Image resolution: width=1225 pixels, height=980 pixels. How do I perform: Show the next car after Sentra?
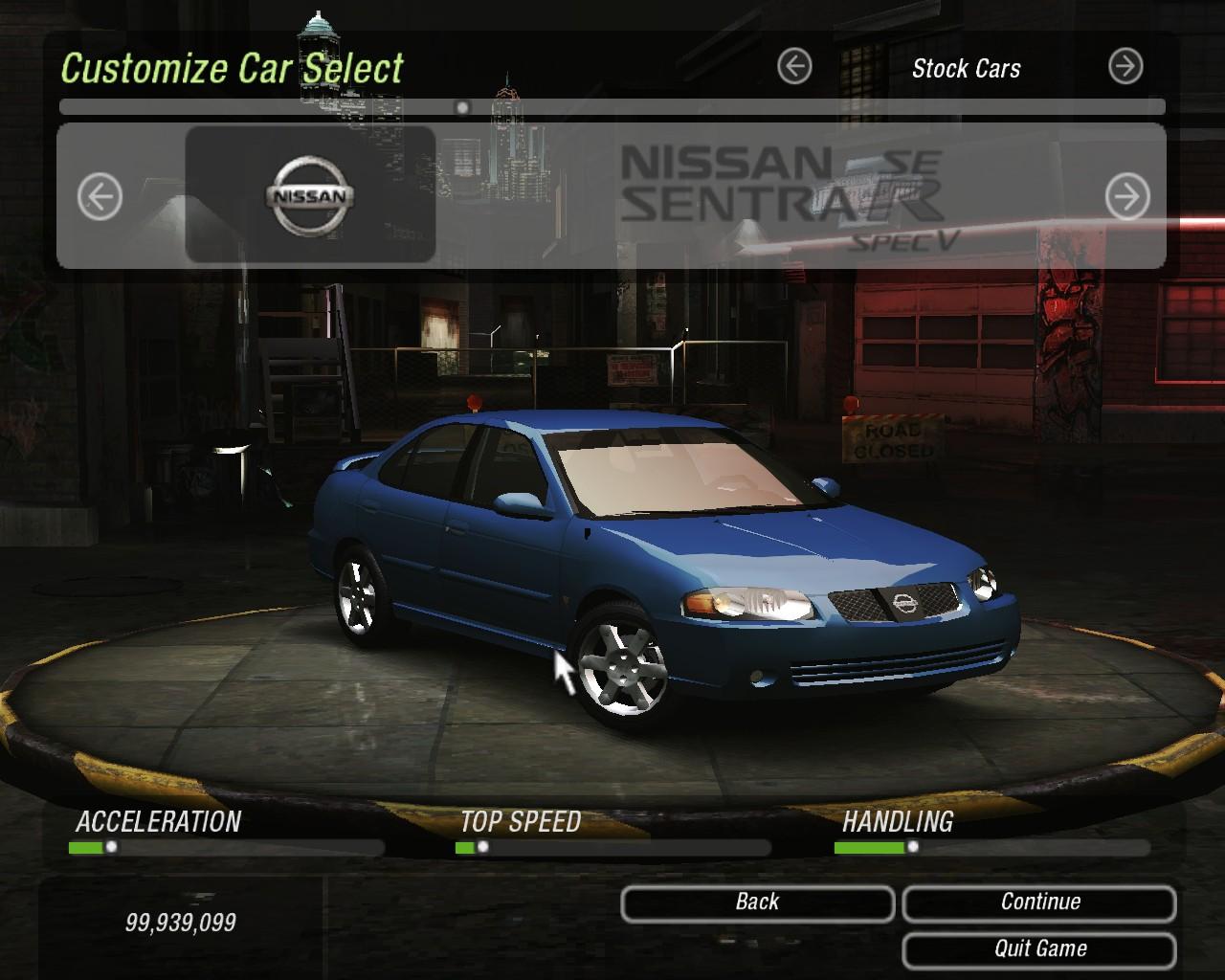tap(1127, 197)
